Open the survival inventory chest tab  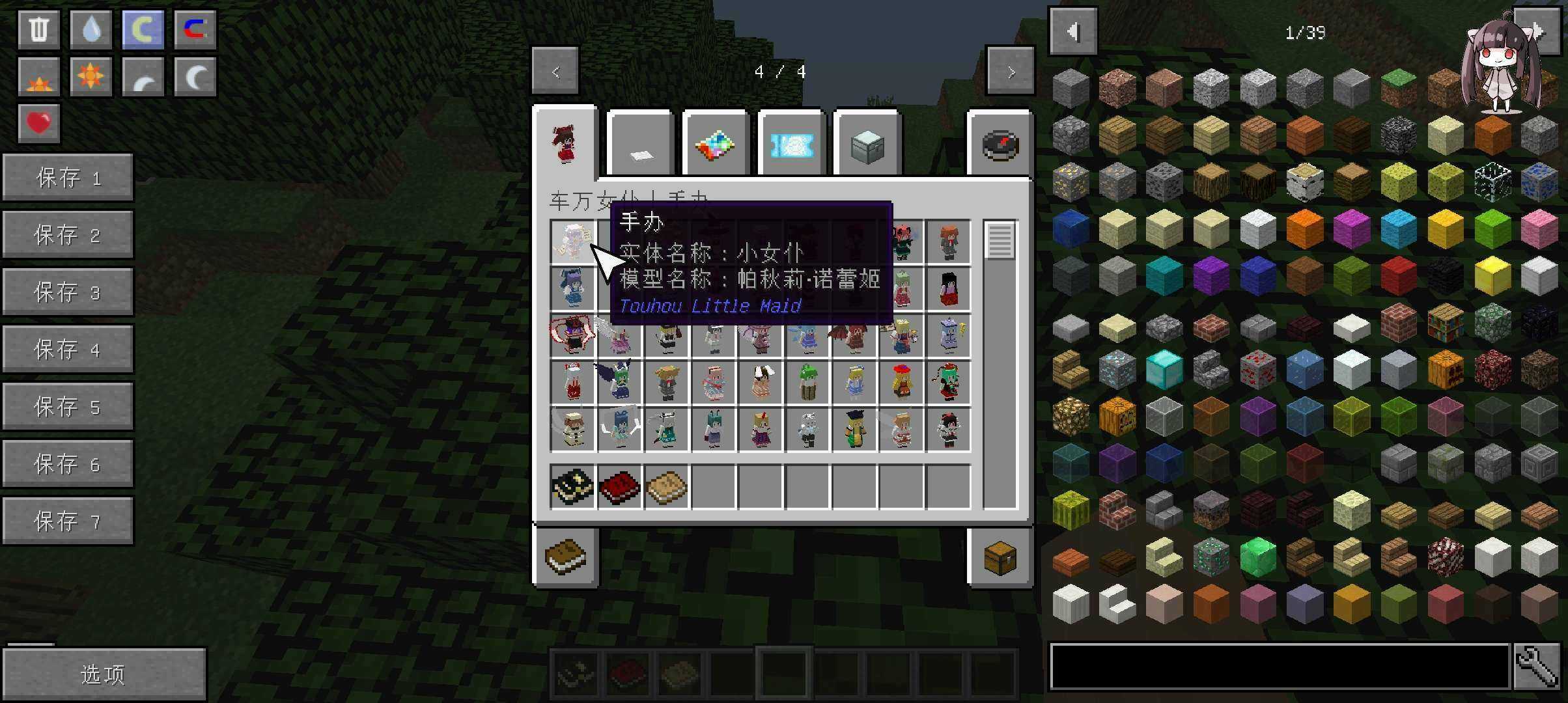(1000, 558)
